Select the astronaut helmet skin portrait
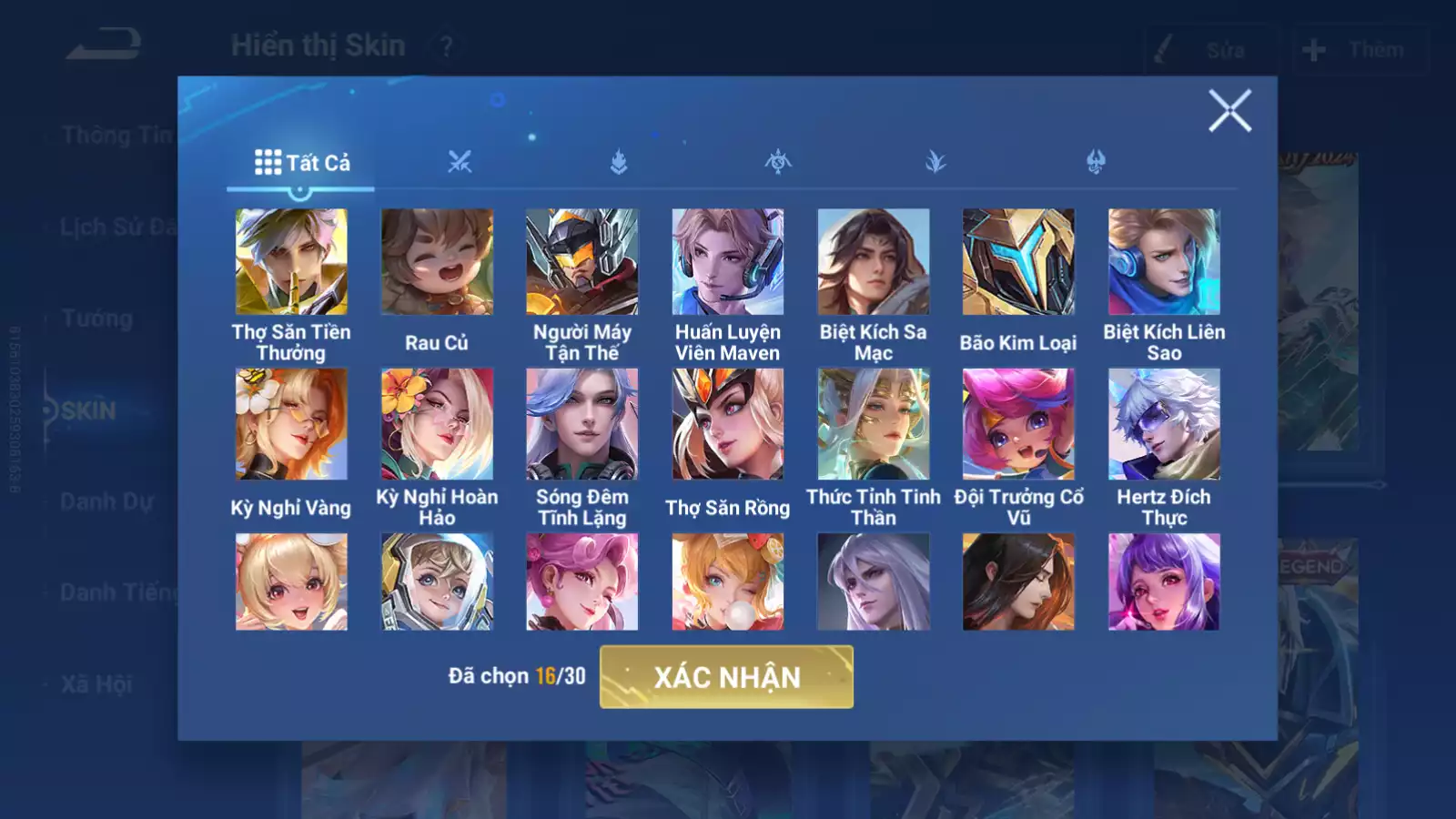 pos(437,582)
